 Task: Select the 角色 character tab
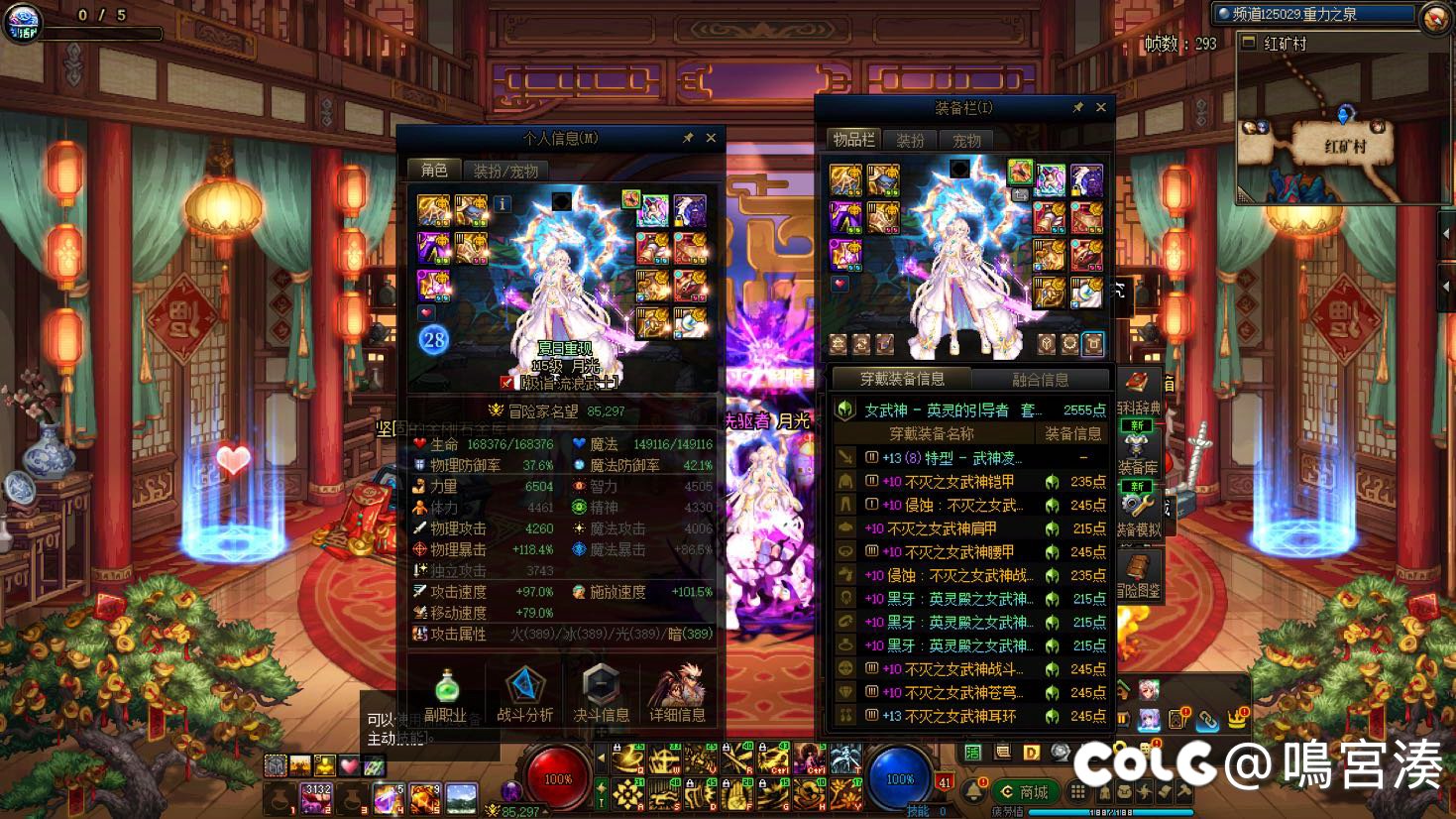point(434,171)
